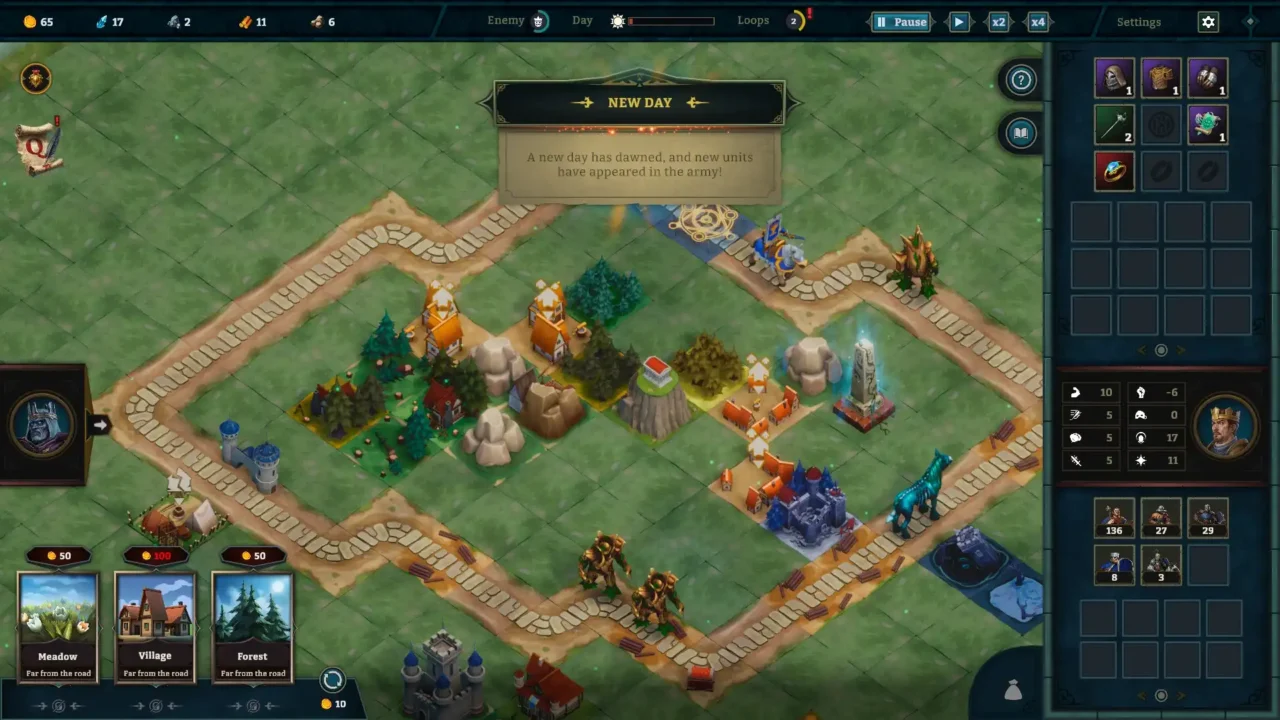Enable x4 game speed
Image resolution: width=1280 pixels, height=720 pixels.
click(1037, 21)
